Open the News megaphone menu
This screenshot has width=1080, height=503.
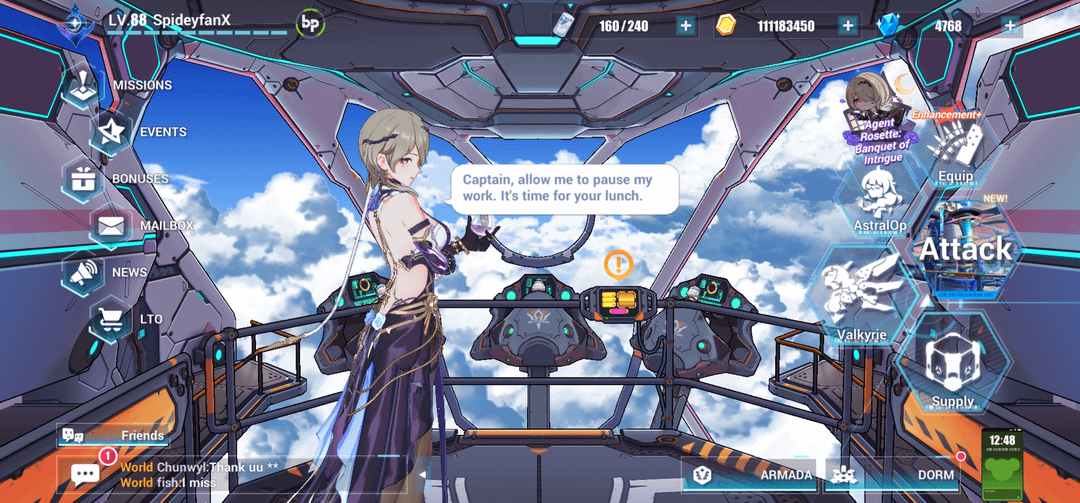coord(86,272)
